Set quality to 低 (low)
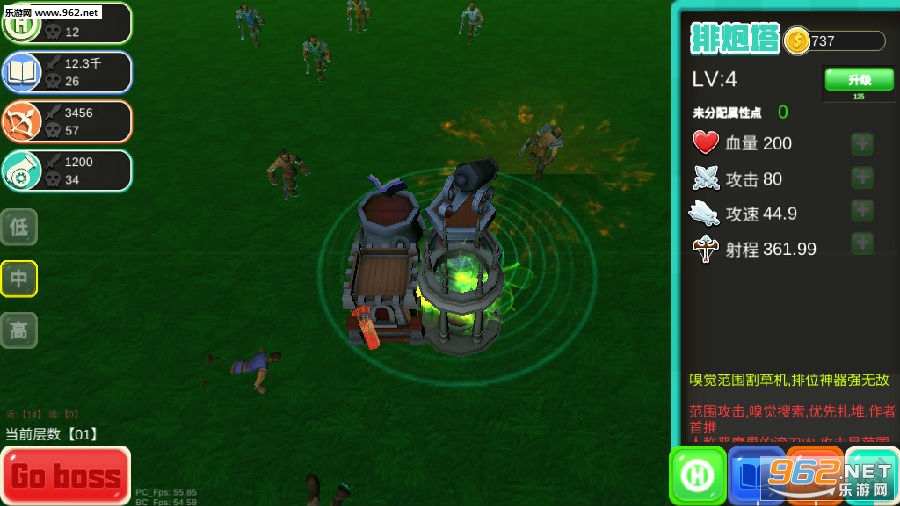 pyautogui.click(x=19, y=227)
